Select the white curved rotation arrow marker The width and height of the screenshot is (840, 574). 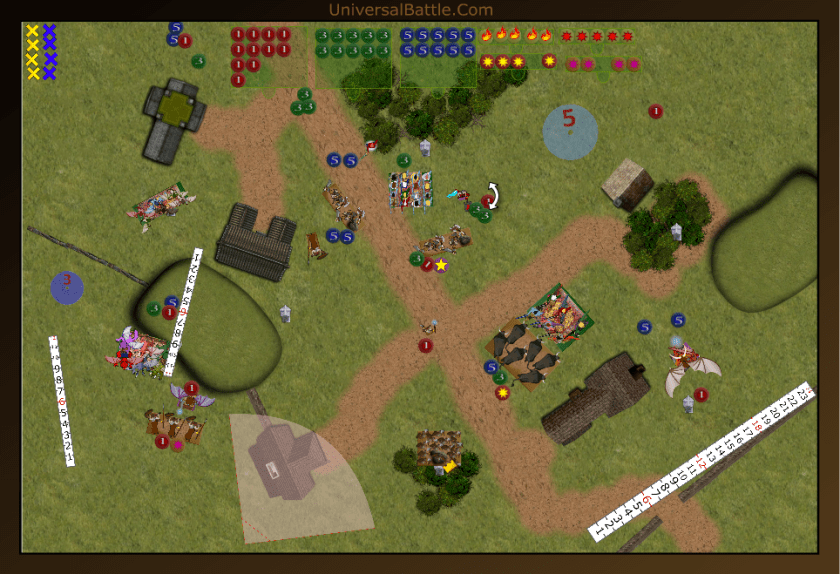tap(492, 194)
